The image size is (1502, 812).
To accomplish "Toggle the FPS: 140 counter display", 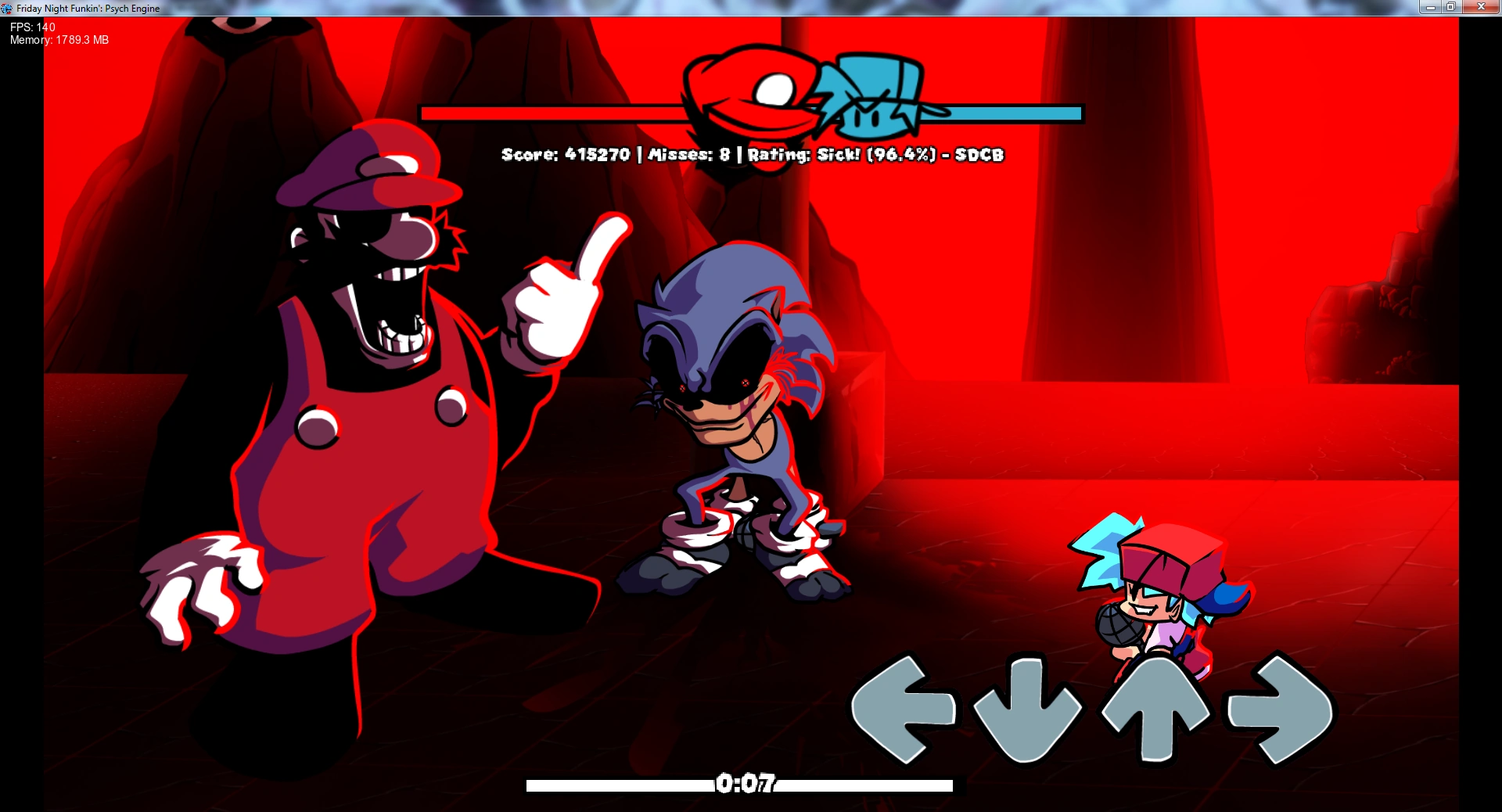I will 31,26.
